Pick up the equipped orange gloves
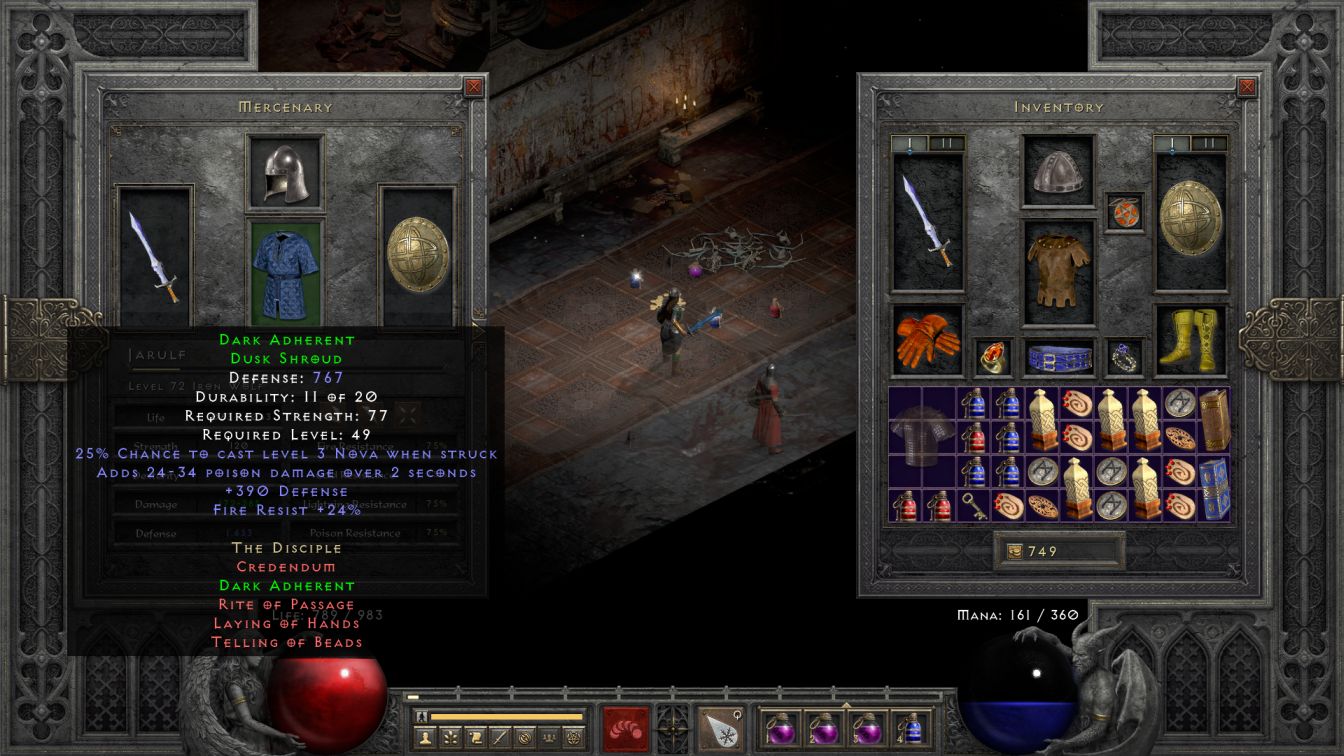Image resolution: width=1344 pixels, height=756 pixels. point(927,341)
